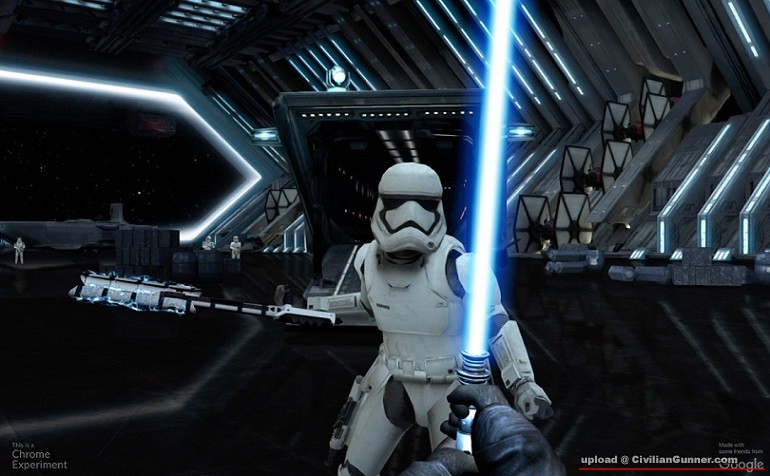Click the Google logo credit

[741, 465]
